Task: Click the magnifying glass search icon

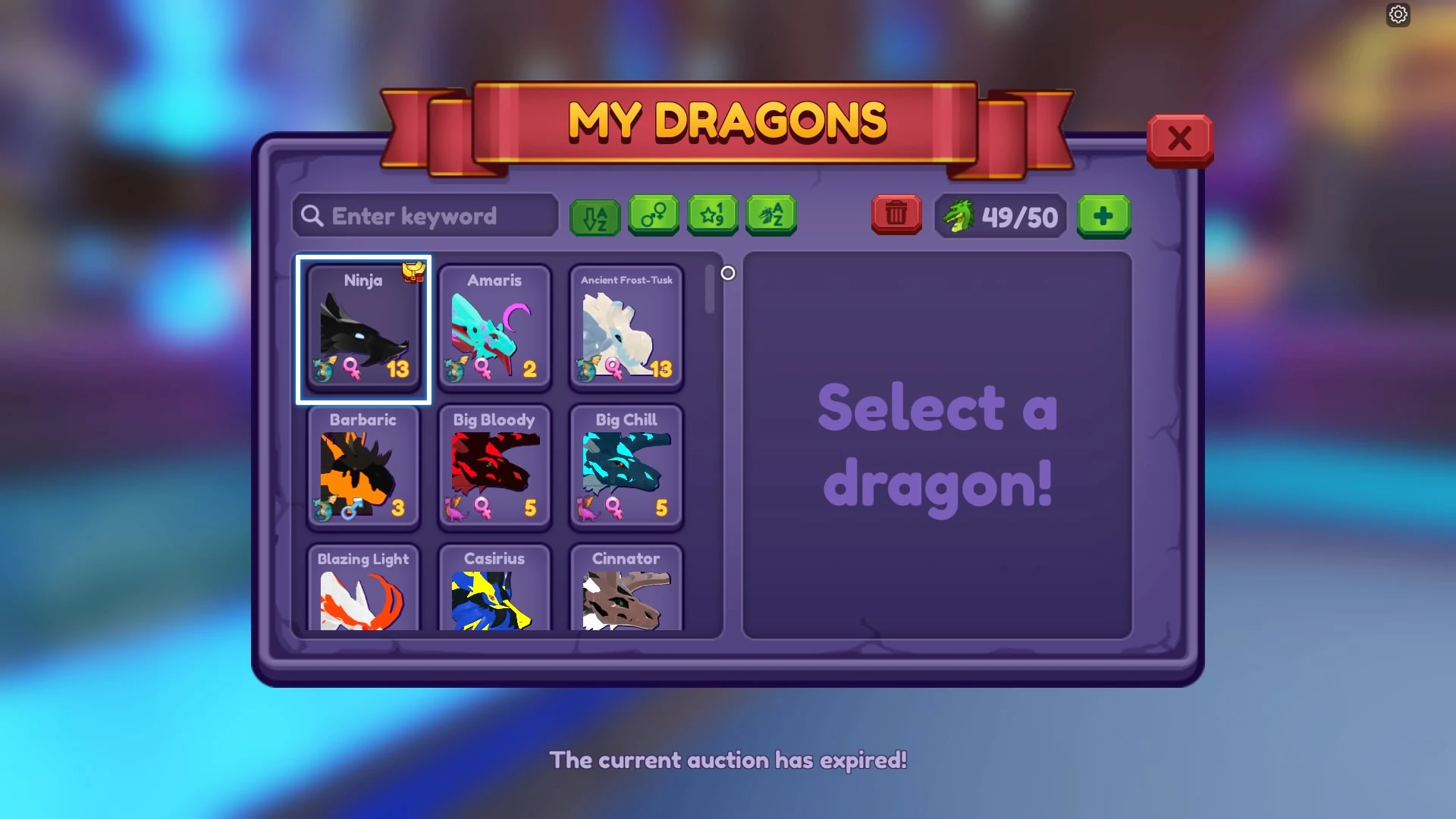Action: click(312, 216)
